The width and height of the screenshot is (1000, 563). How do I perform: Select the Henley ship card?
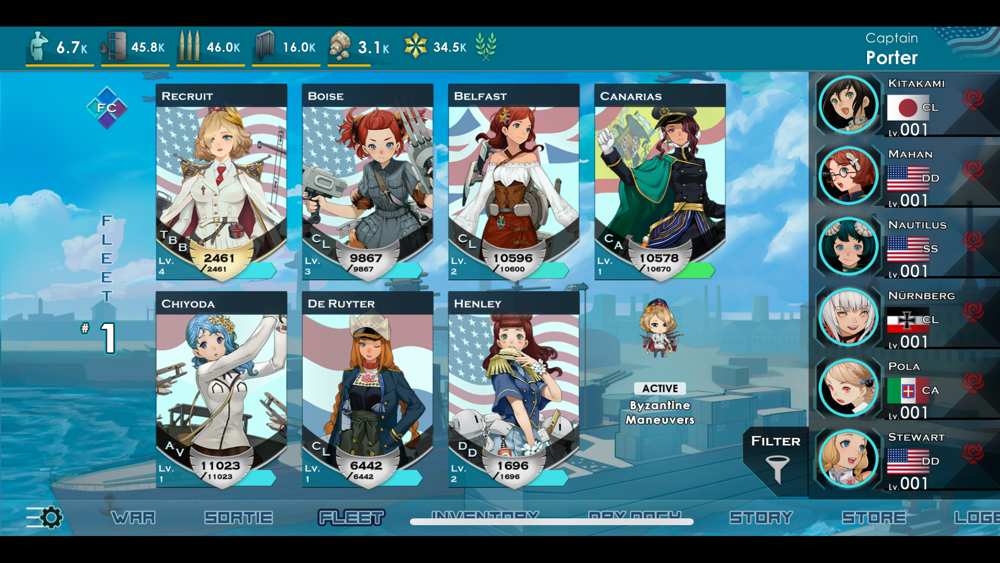tap(513, 389)
